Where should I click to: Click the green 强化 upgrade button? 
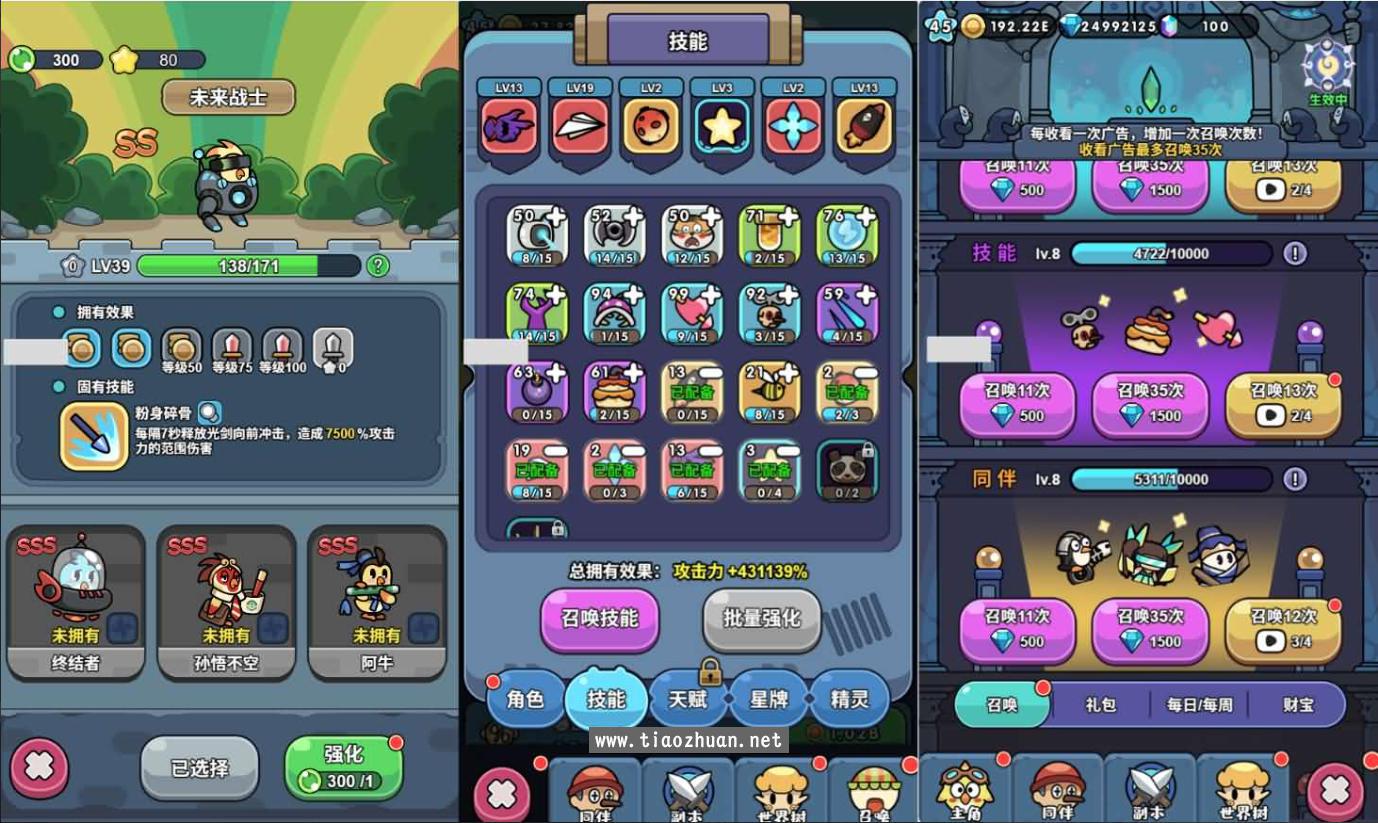pyautogui.click(x=343, y=767)
